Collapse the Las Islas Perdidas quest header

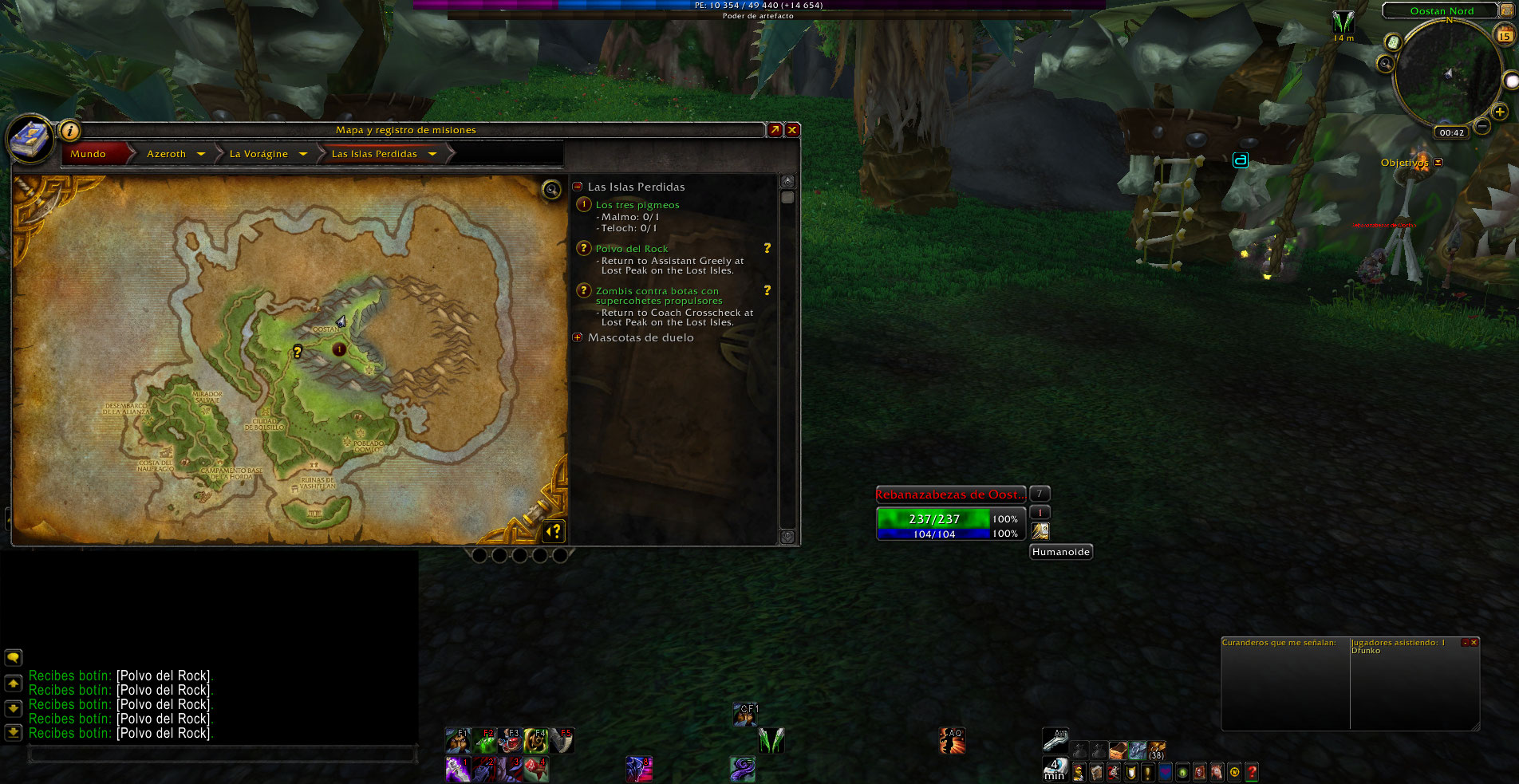pyautogui.click(x=578, y=187)
